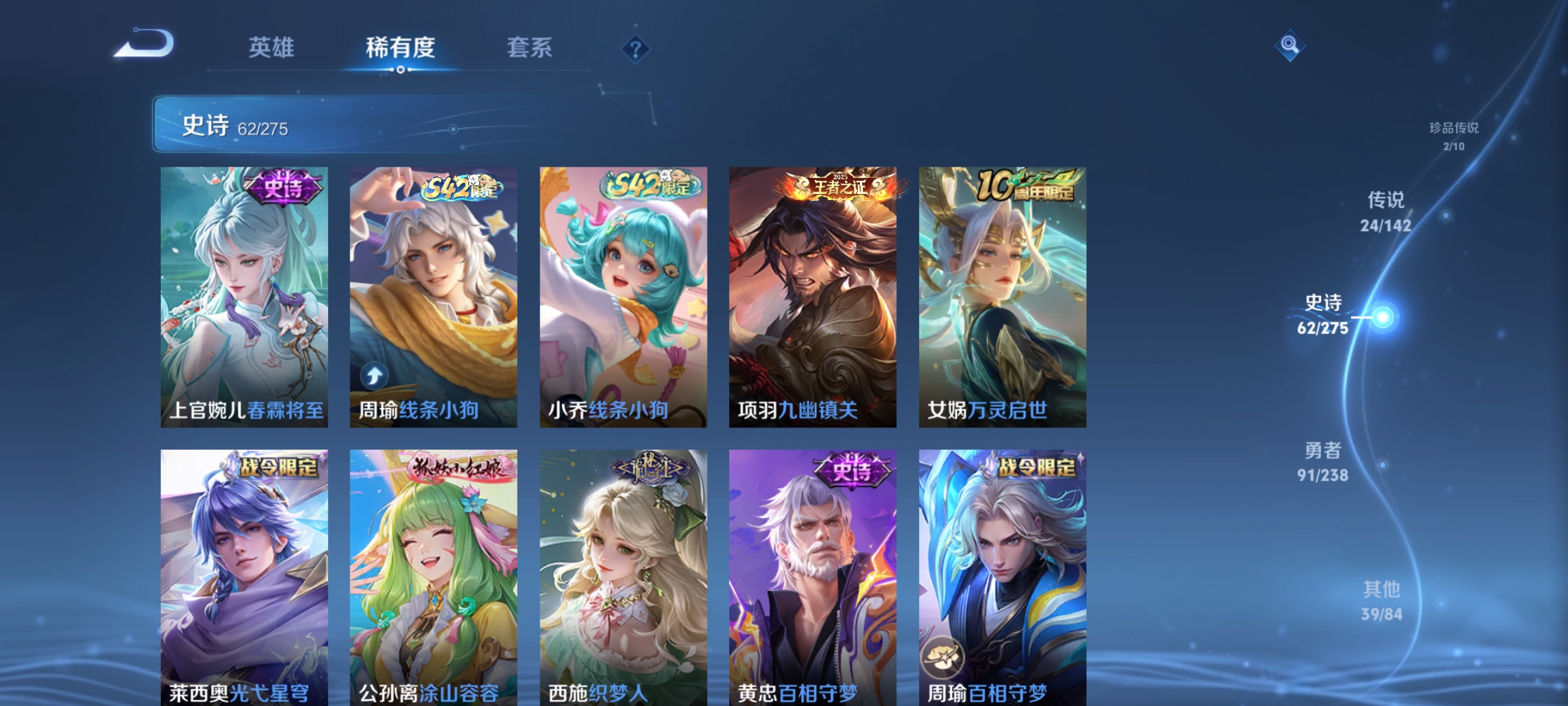Click the question mark help icon

click(x=637, y=49)
